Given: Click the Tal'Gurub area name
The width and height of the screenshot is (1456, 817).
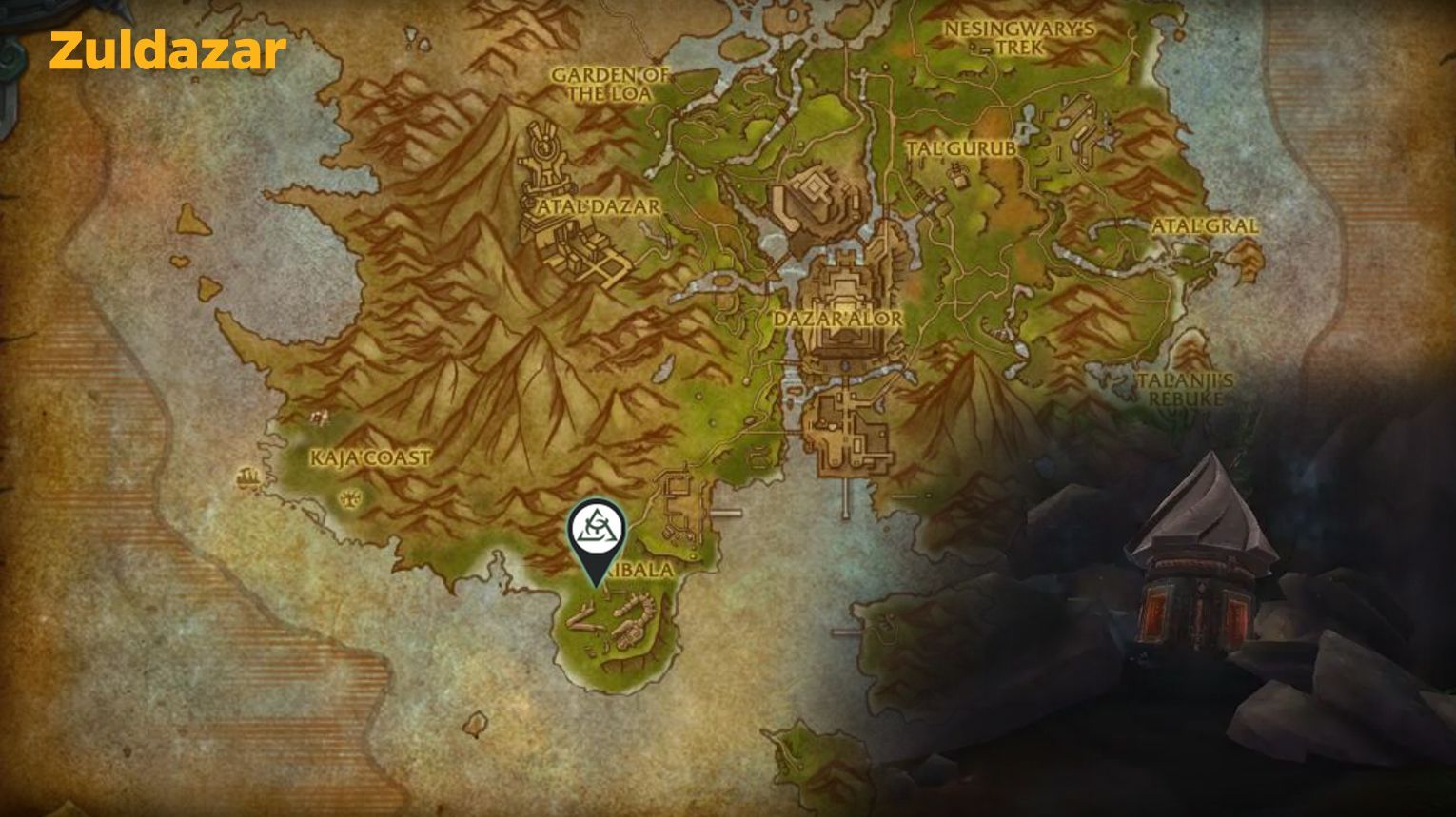Looking at the screenshot, I should (962, 149).
